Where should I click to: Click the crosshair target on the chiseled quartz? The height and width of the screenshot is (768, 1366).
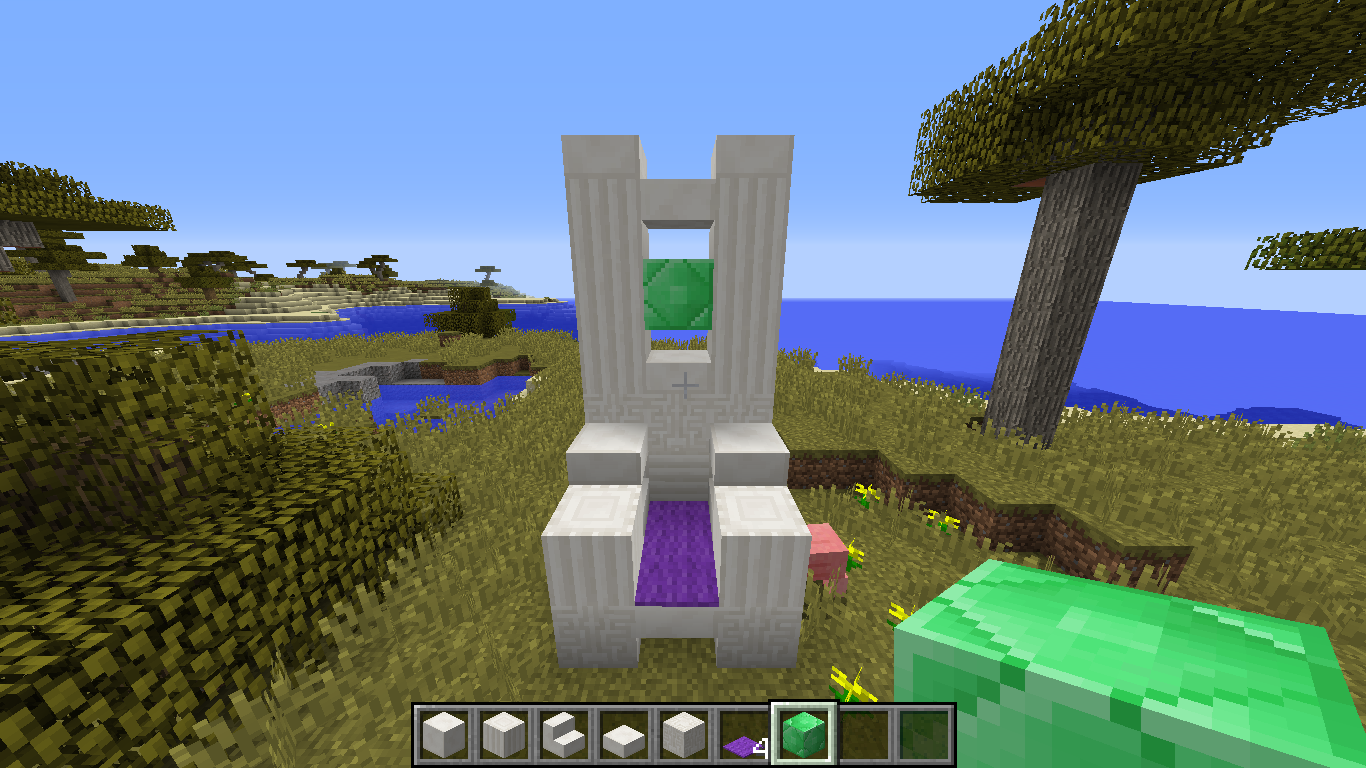[683, 384]
